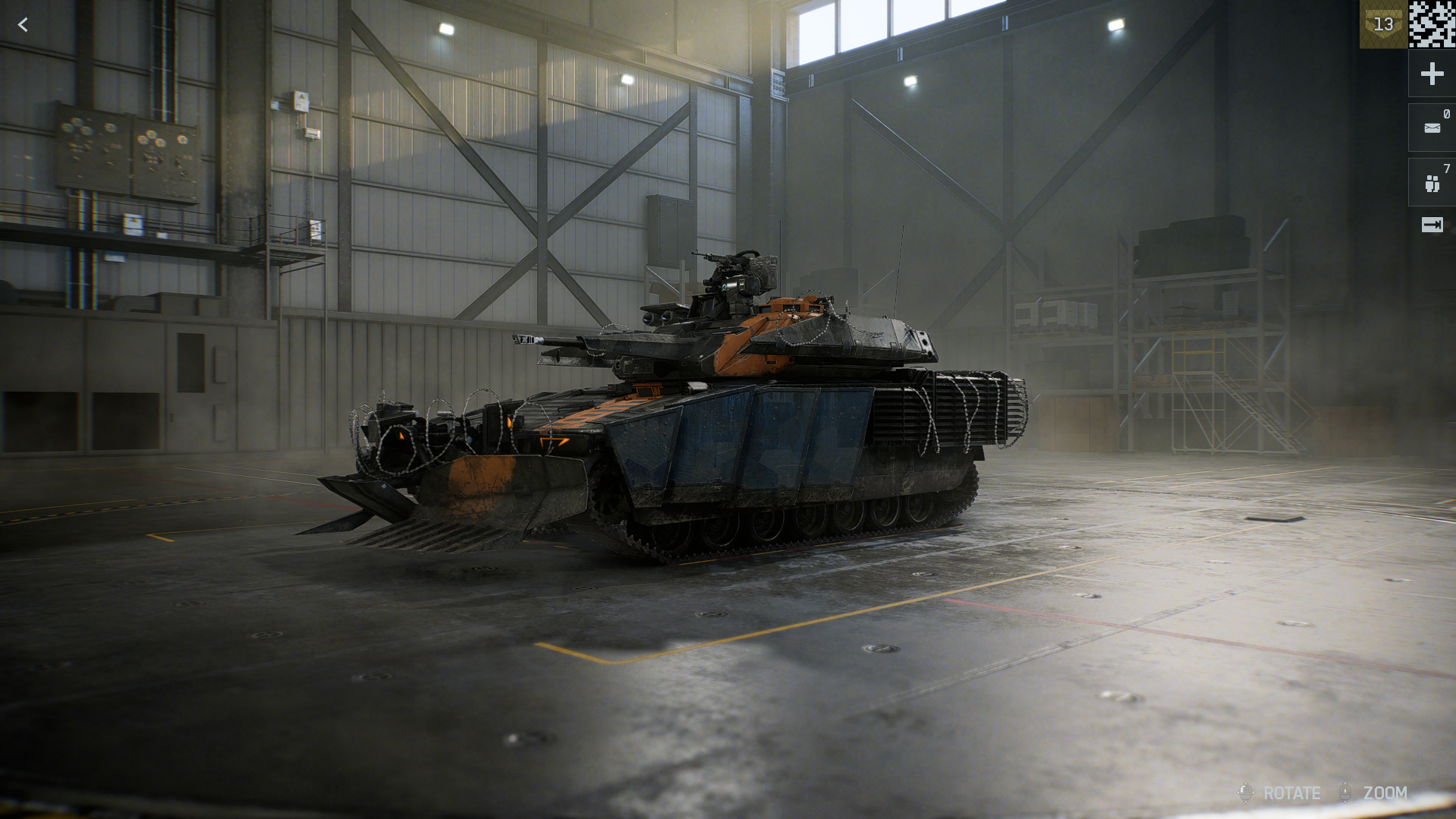Open the pixelated player avatar profile
Viewport: 1456px width, 819px height.
pos(1432,24)
